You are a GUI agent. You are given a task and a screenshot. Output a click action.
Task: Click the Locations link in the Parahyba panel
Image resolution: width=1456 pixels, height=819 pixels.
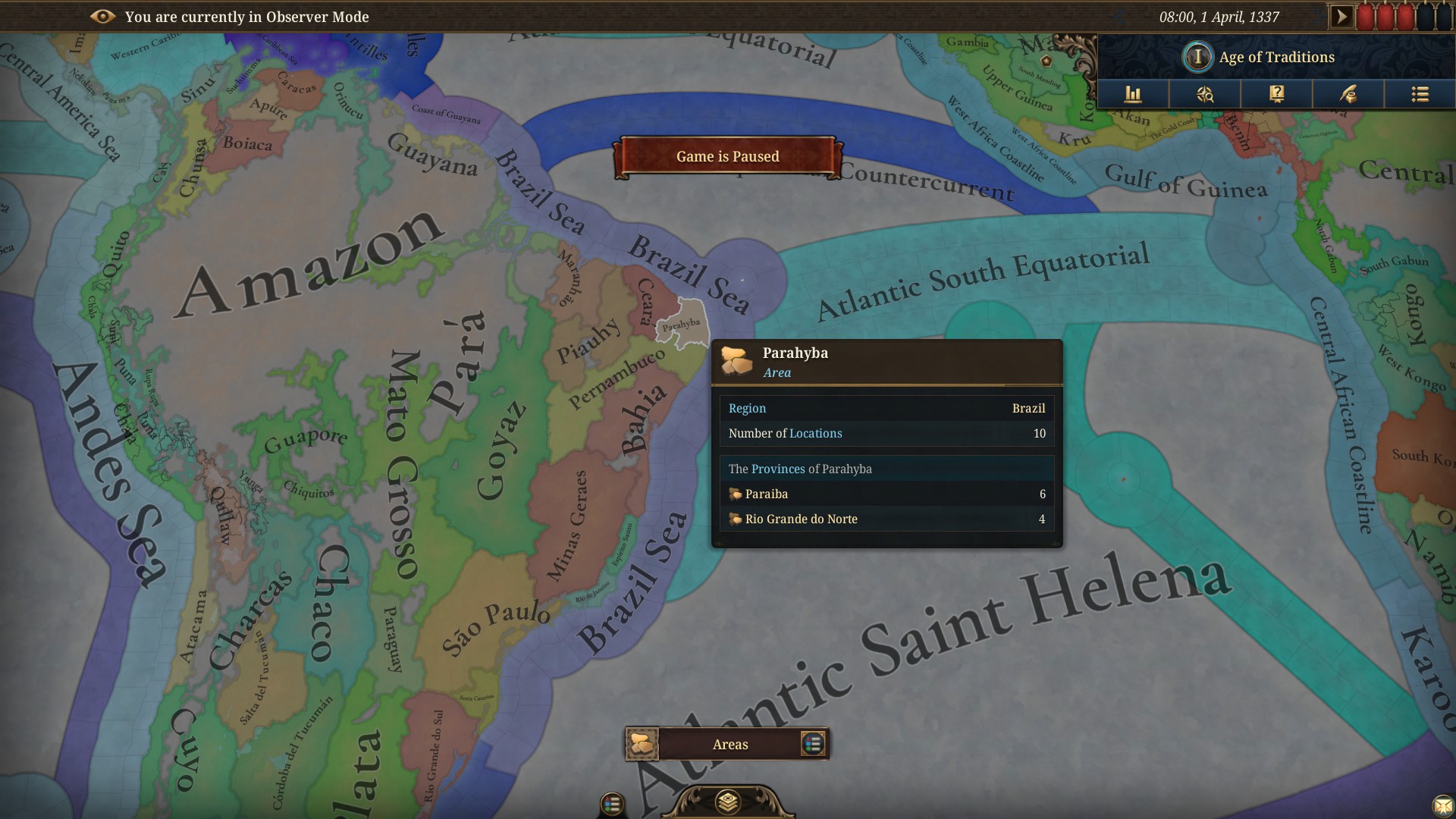click(x=817, y=433)
